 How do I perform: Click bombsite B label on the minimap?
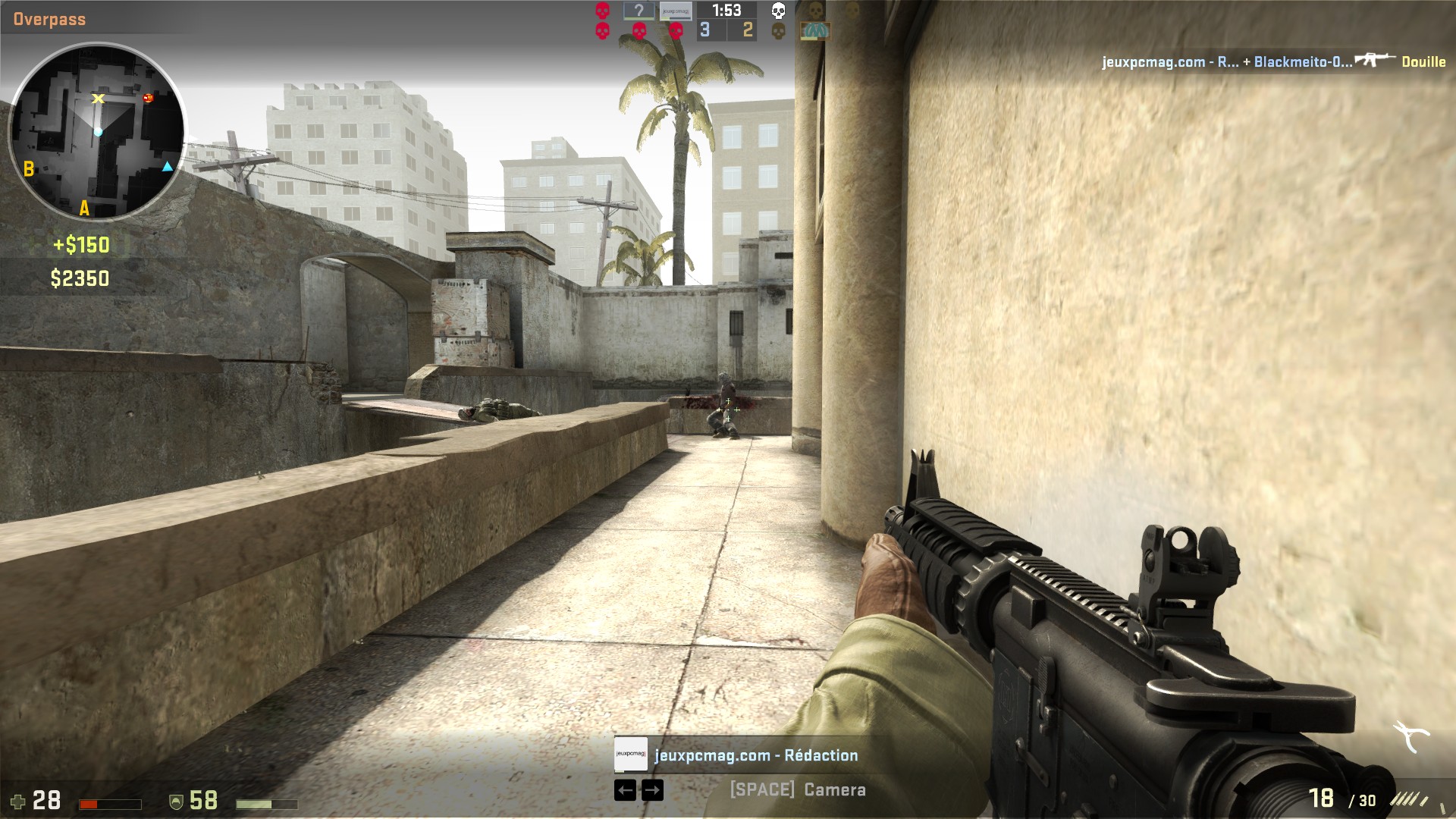[x=29, y=168]
